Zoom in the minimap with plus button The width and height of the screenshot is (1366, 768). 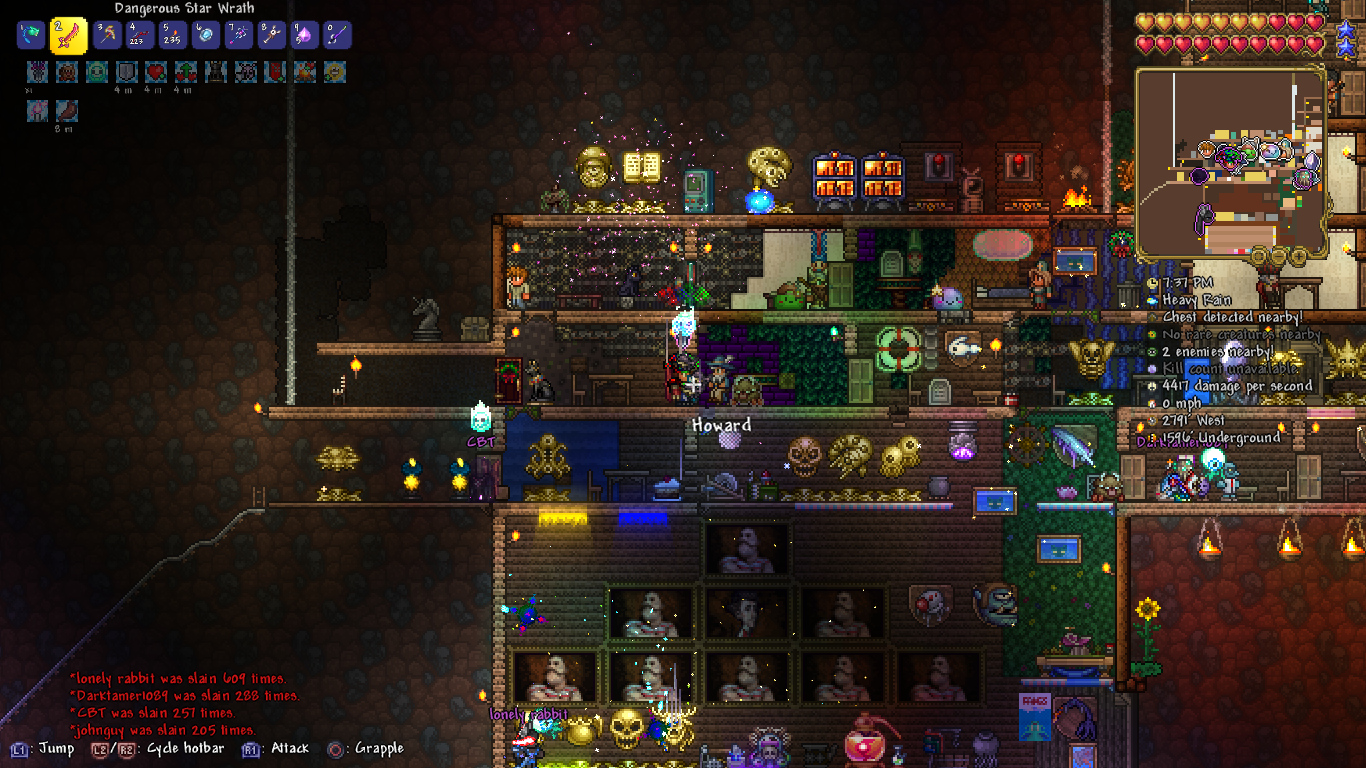(x=1299, y=257)
